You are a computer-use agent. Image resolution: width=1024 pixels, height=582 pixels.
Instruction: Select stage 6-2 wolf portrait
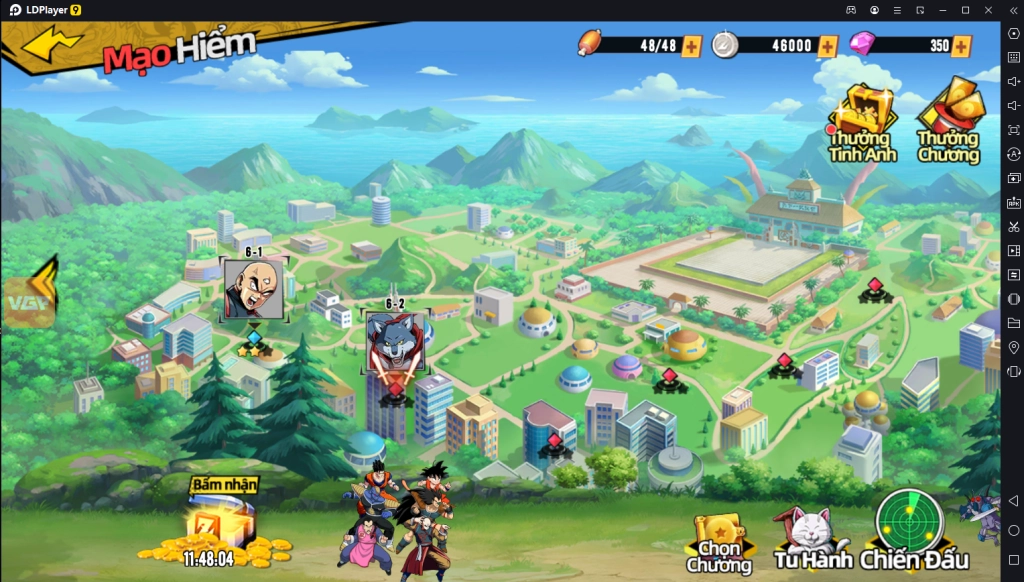point(395,341)
